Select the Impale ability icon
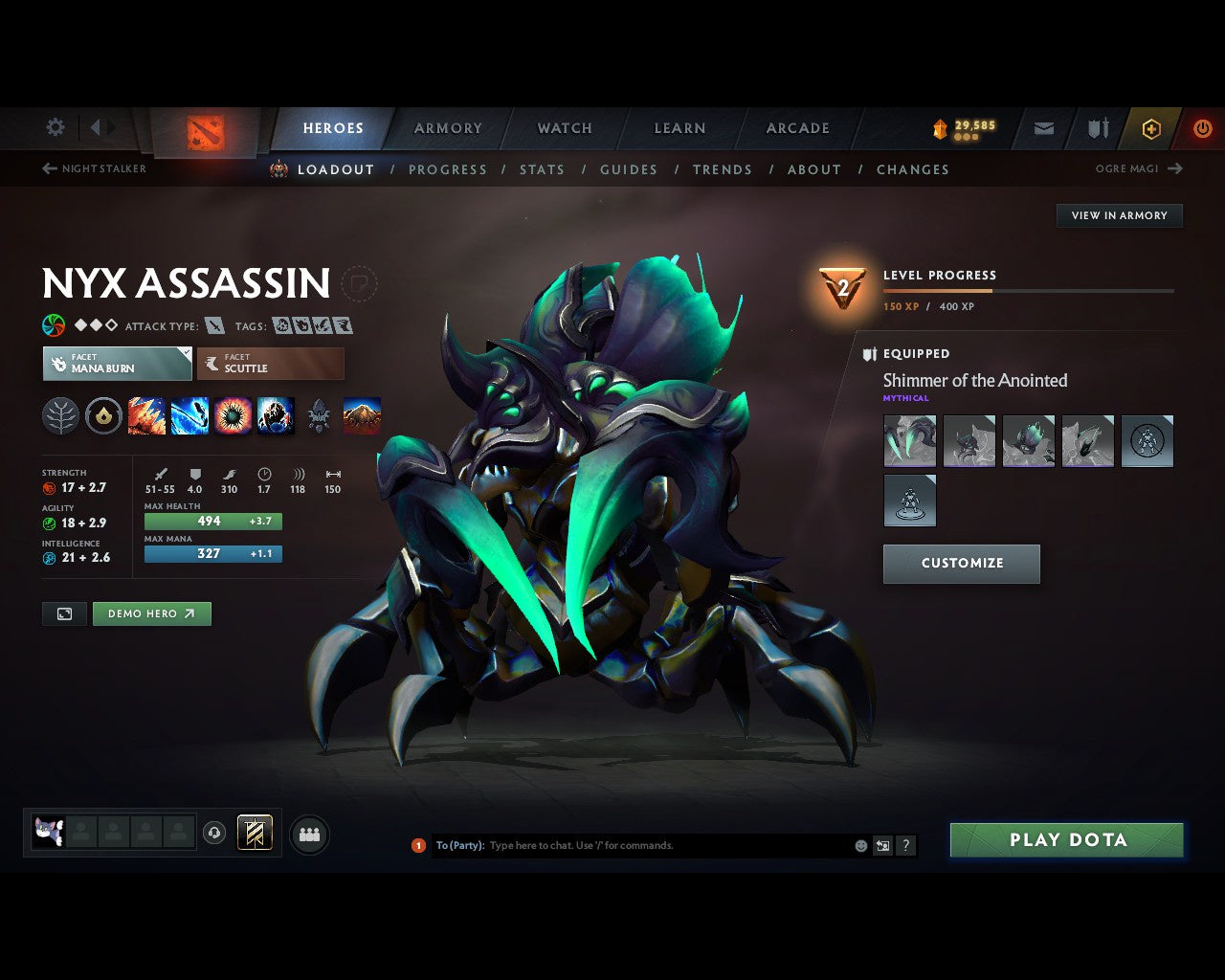1225x980 pixels. (x=146, y=415)
